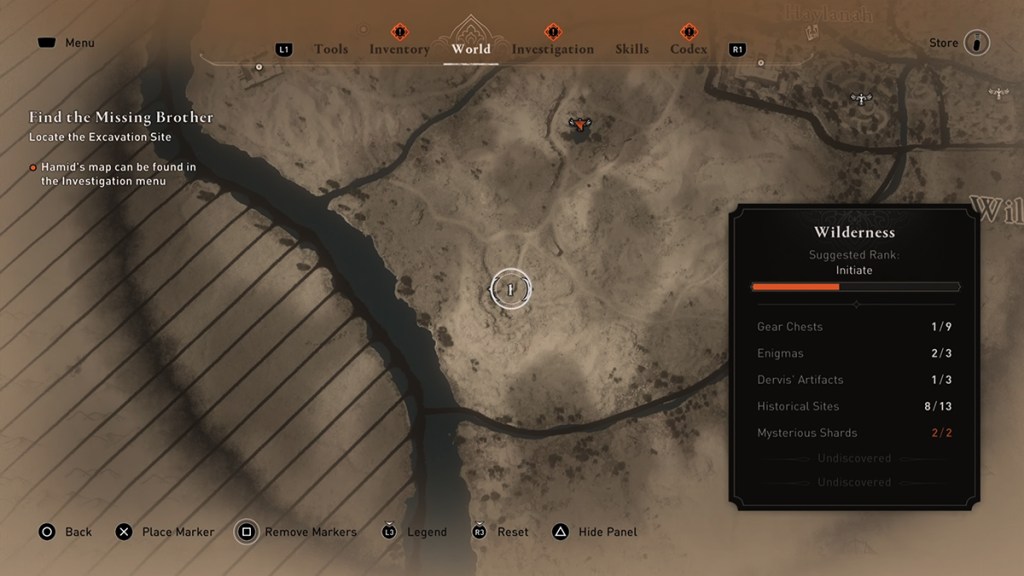Choose Place Marker
This screenshot has width=1024, height=576.
[177, 532]
